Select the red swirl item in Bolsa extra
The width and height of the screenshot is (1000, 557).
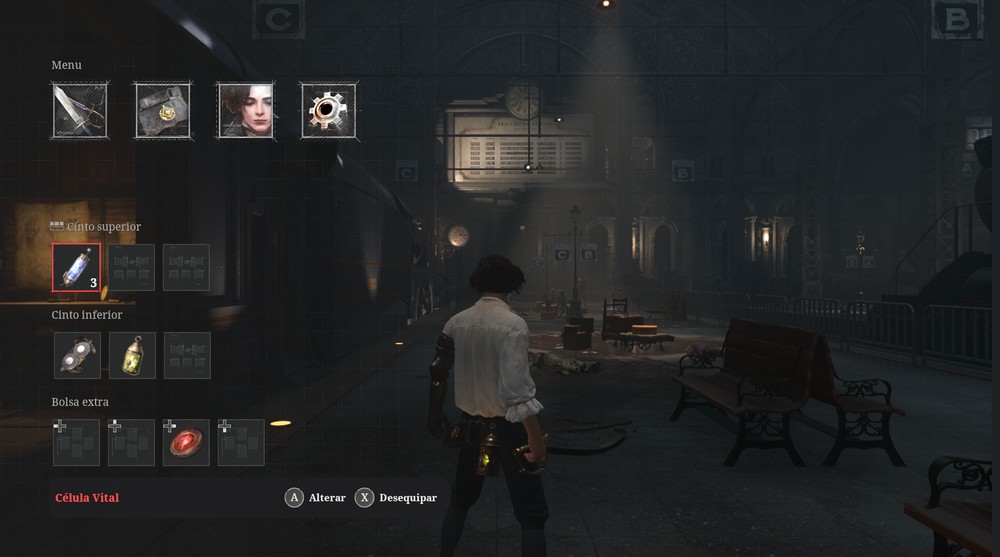pos(186,442)
